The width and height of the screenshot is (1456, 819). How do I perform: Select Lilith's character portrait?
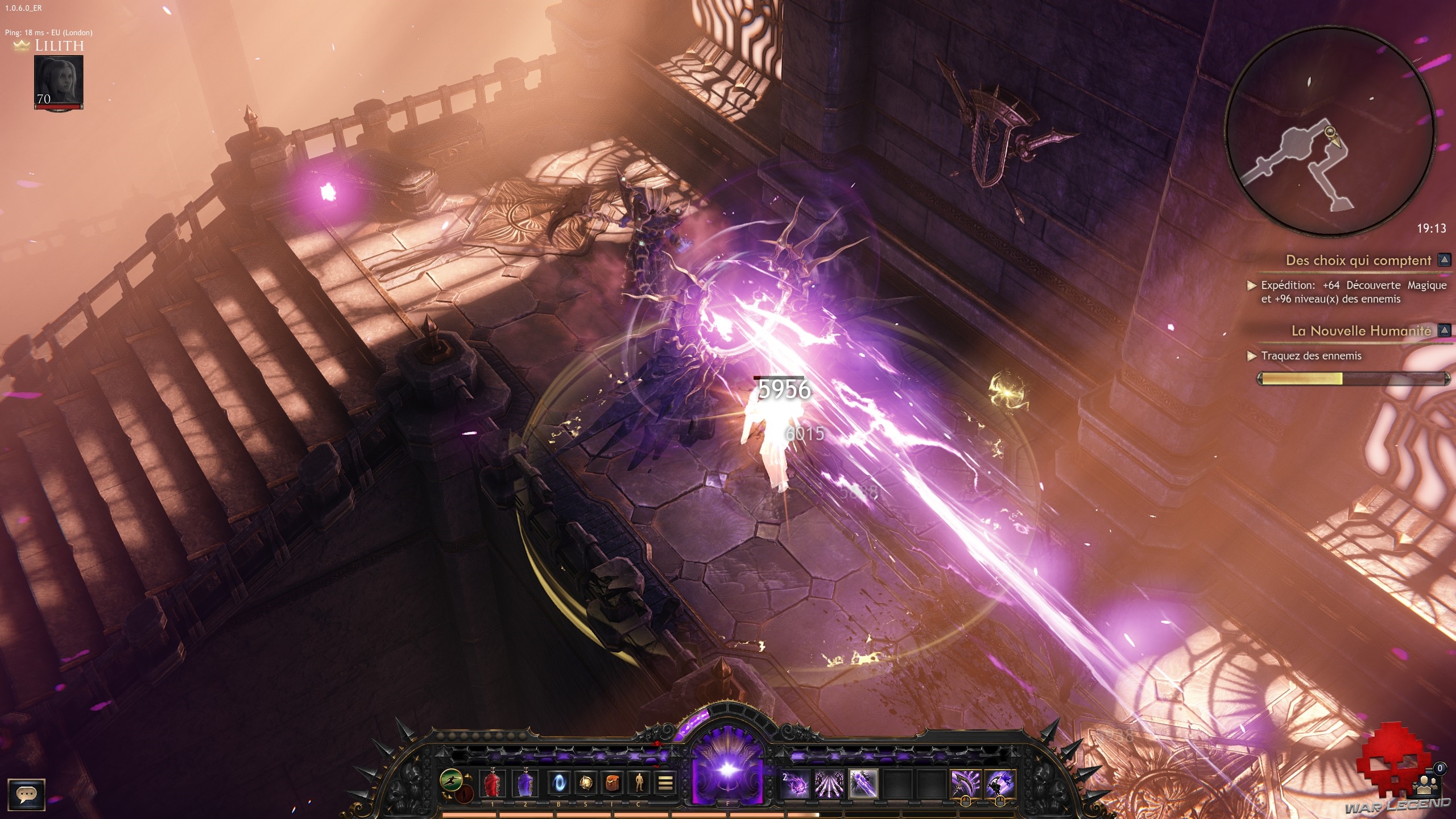(59, 81)
